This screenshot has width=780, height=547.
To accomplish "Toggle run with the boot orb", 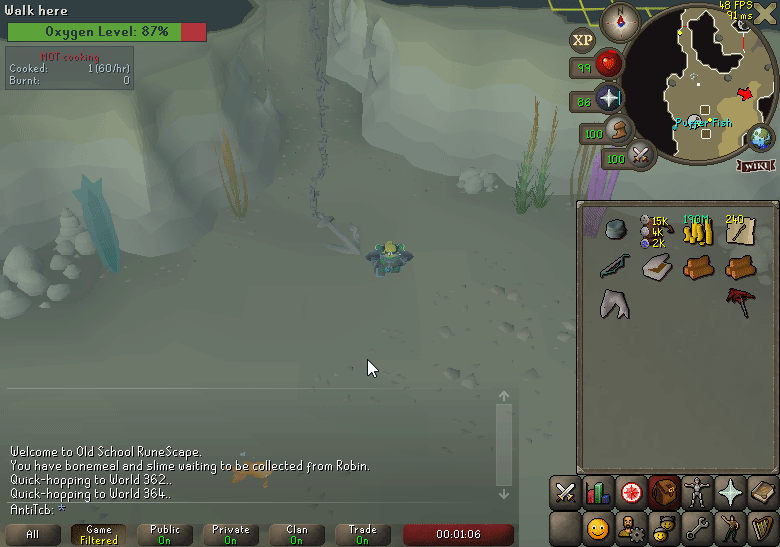I will point(620,130).
